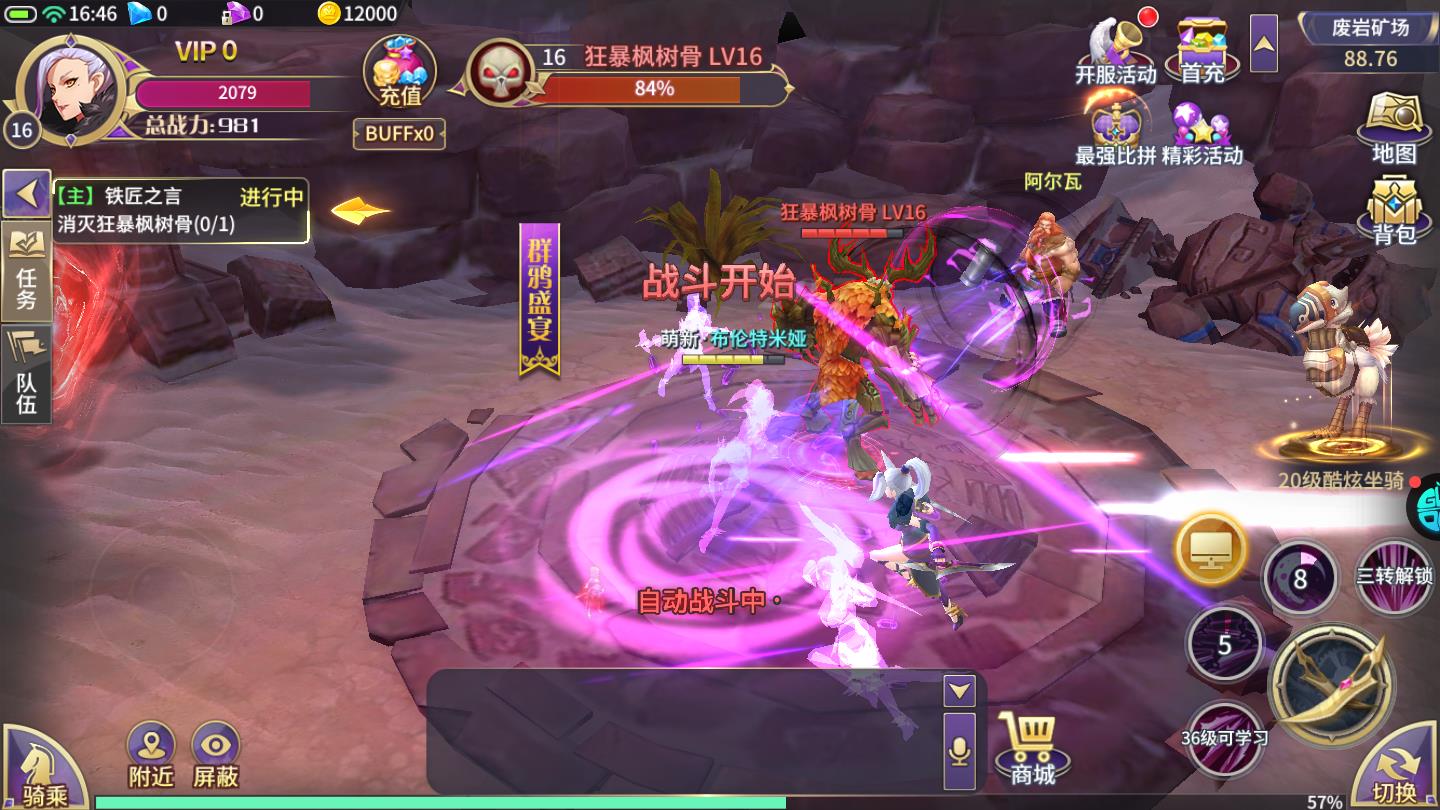The width and height of the screenshot is (1440, 810).
Task: Open the 背包 backpack
Action: click(1395, 210)
